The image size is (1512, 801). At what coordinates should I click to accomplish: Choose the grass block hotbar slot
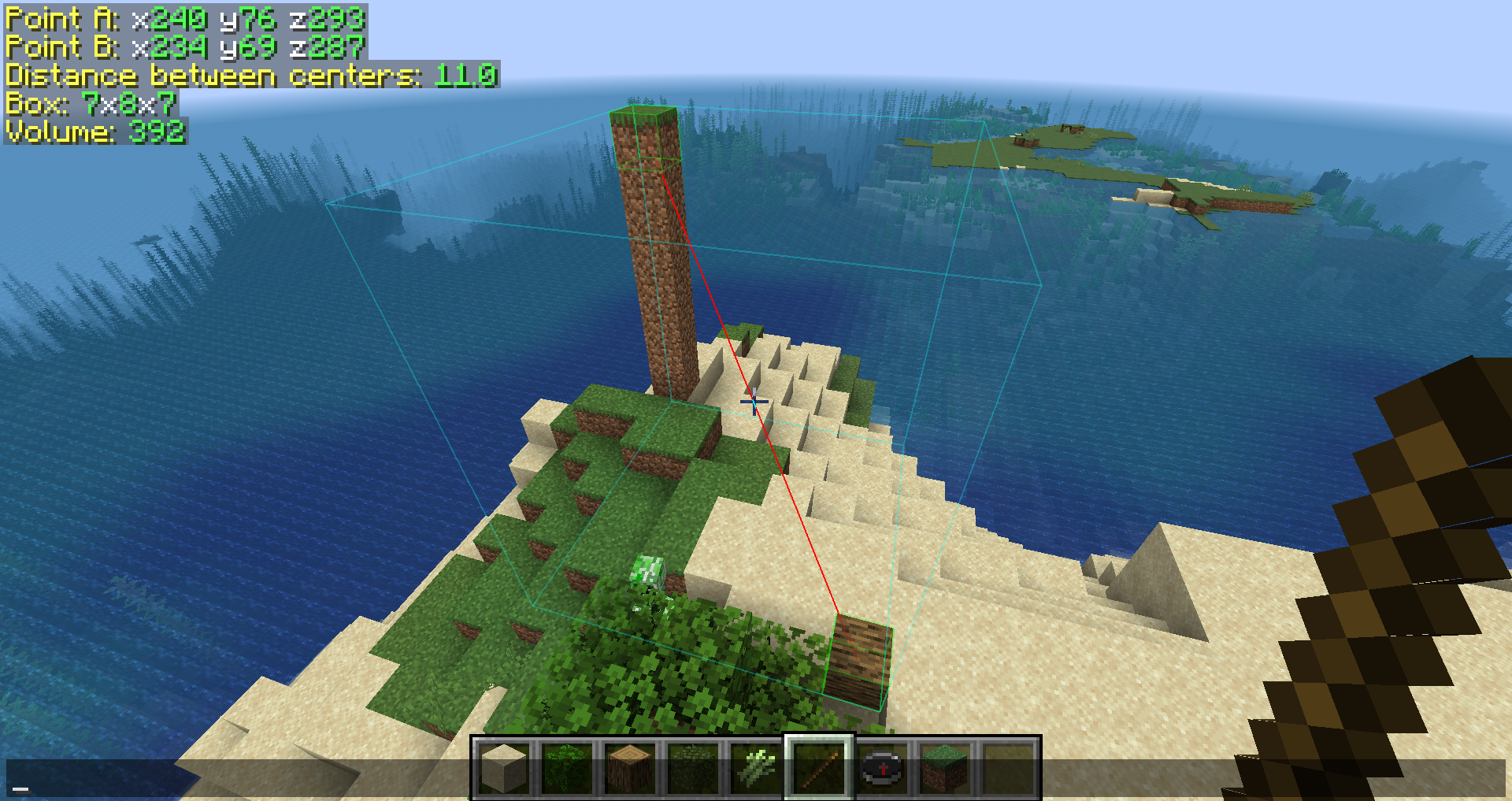945,769
